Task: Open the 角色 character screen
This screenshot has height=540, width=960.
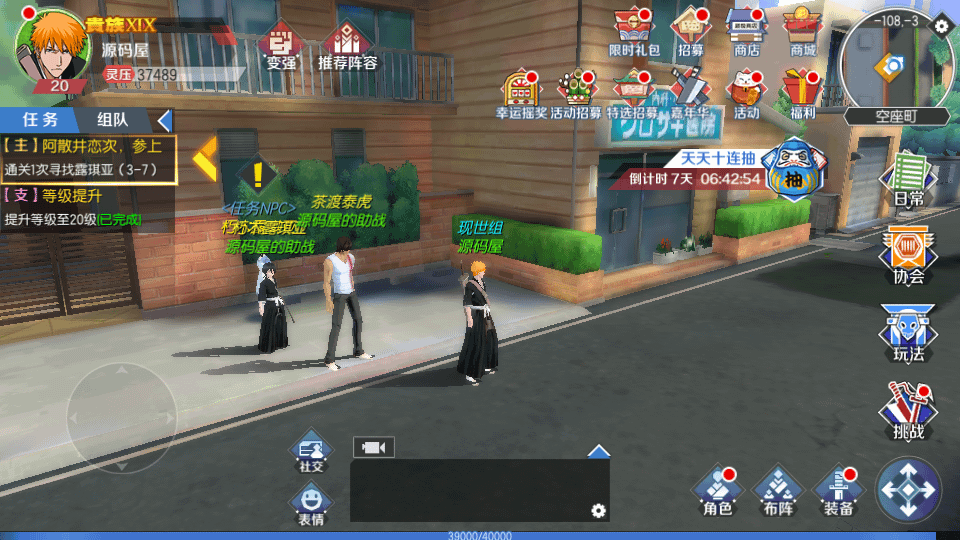Action: pyautogui.click(x=718, y=490)
